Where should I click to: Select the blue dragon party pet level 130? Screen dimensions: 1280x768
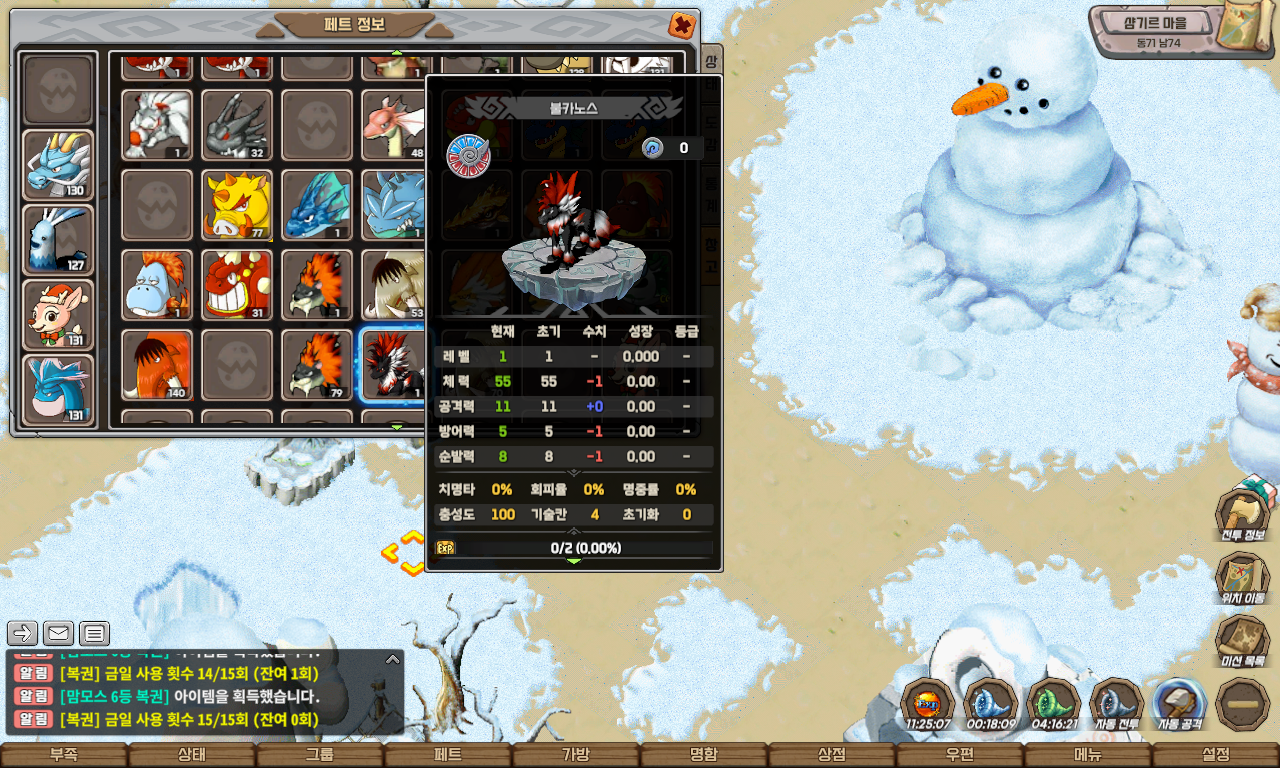pyautogui.click(x=58, y=165)
